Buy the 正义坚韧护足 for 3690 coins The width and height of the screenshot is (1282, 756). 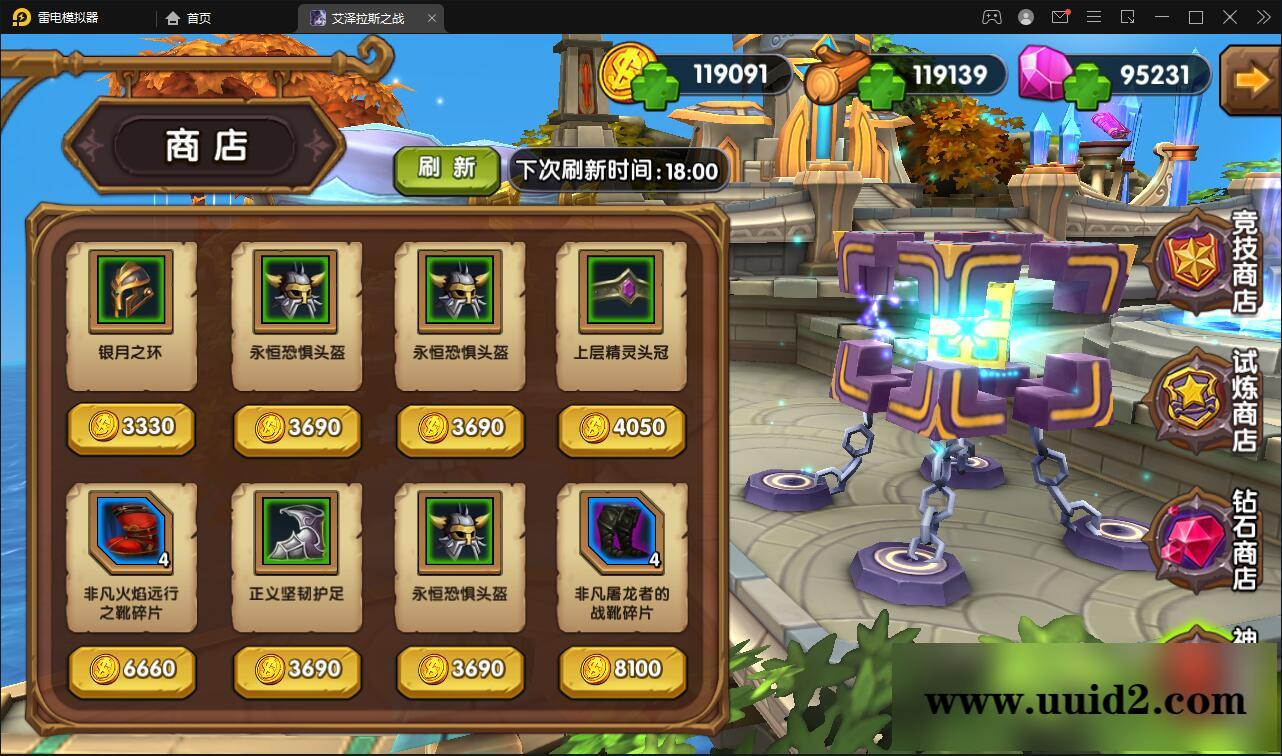(295, 671)
